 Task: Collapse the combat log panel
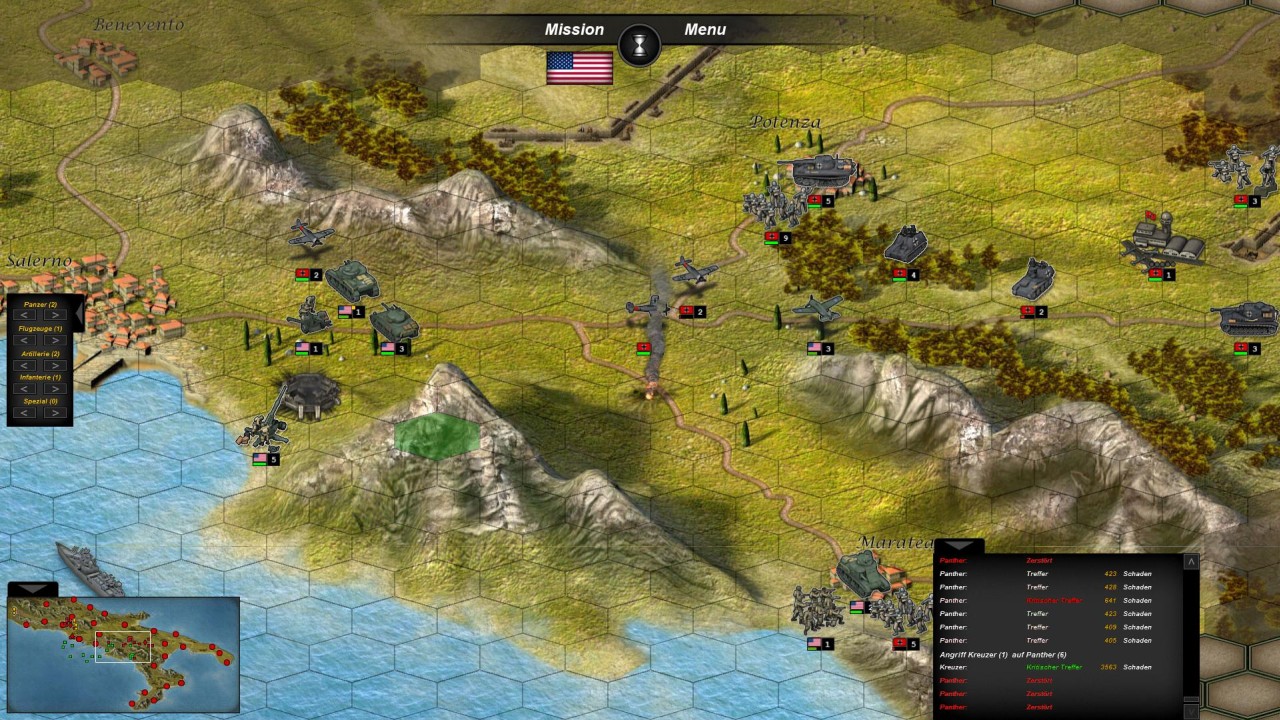[x=958, y=547]
